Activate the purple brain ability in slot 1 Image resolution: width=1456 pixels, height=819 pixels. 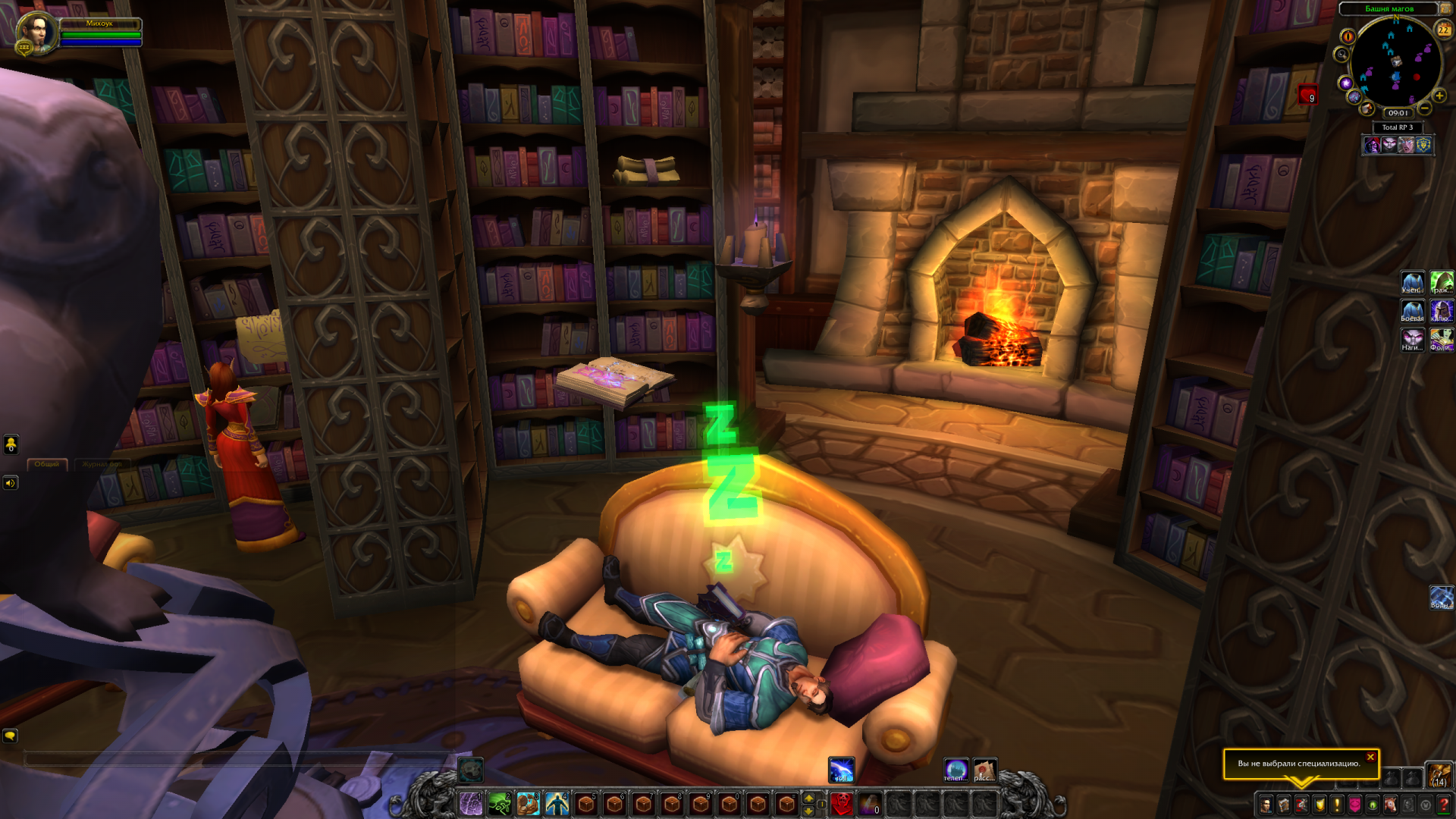click(x=471, y=804)
